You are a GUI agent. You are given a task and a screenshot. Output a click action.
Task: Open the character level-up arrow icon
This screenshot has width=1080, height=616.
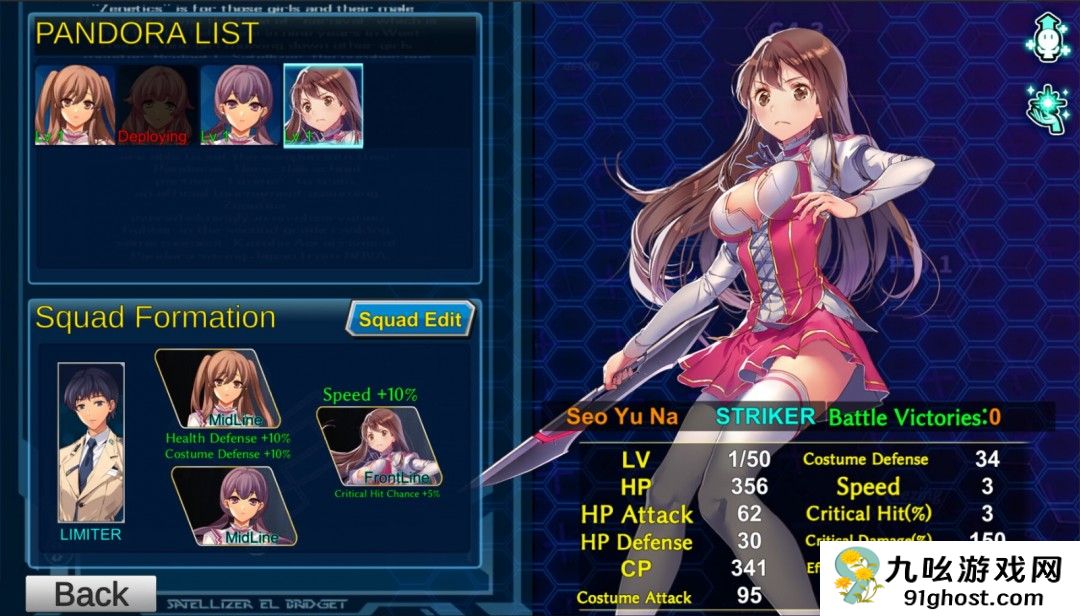[1046, 37]
